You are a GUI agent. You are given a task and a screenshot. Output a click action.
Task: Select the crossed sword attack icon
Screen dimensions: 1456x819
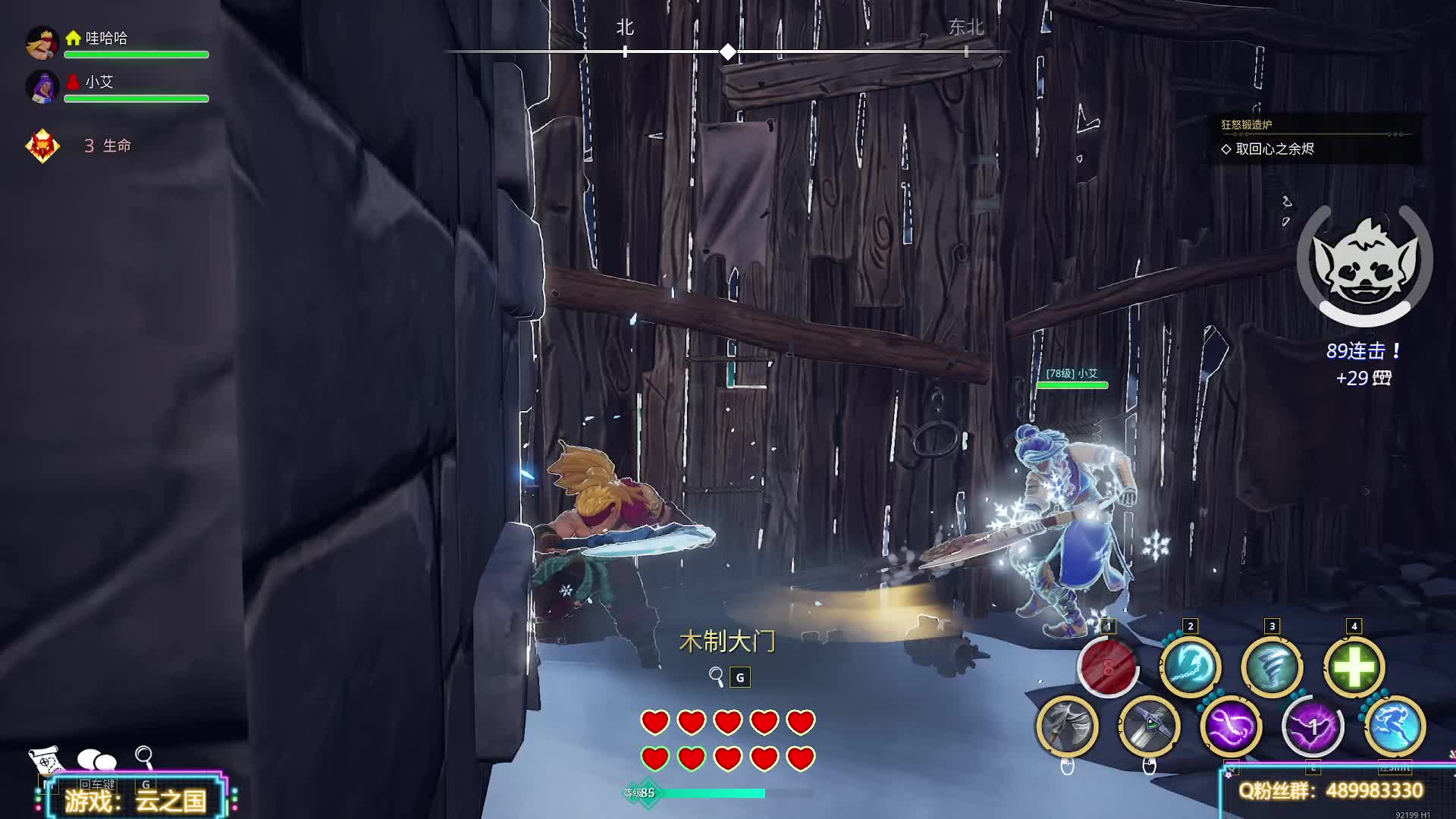(x=1149, y=726)
